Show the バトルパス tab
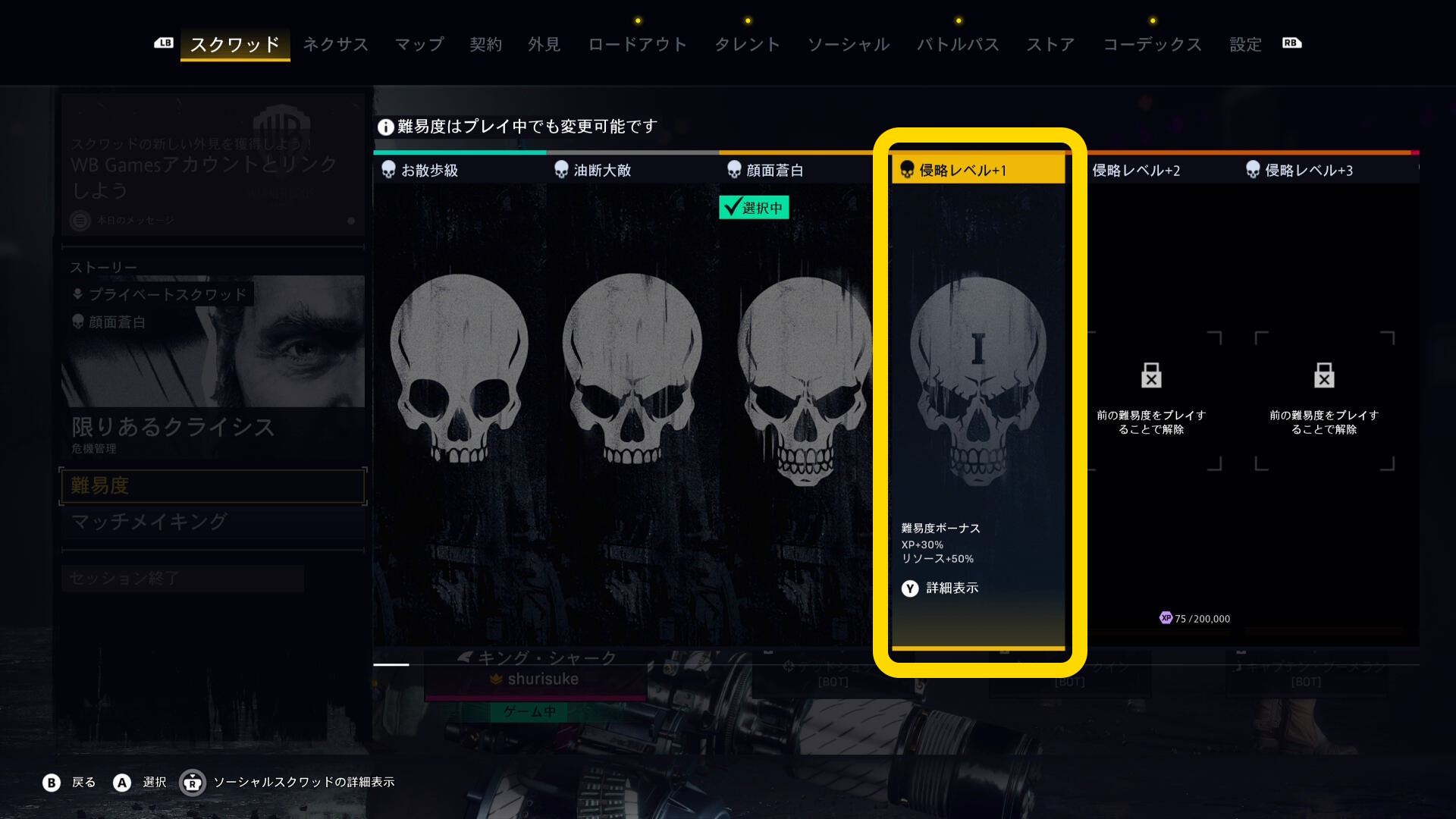 pyautogui.click(x=958, y=45)
